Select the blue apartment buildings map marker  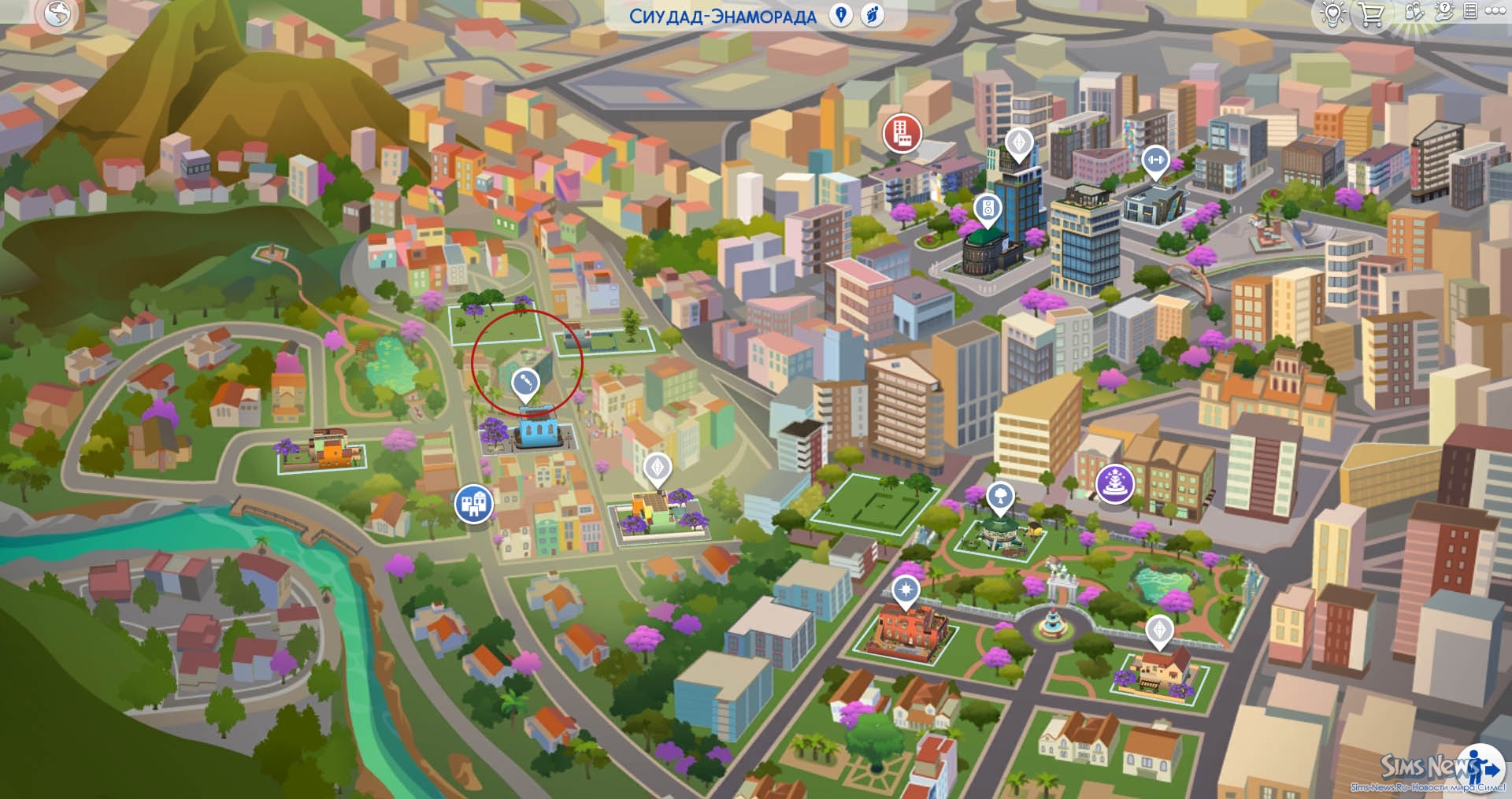click(x=473, y=503)
